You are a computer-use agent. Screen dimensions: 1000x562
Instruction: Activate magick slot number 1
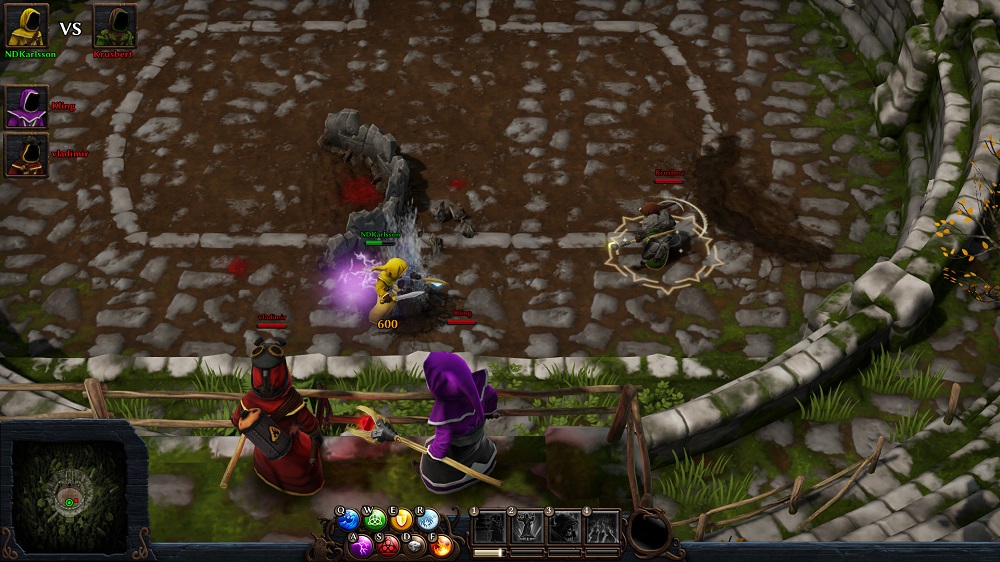489,527
